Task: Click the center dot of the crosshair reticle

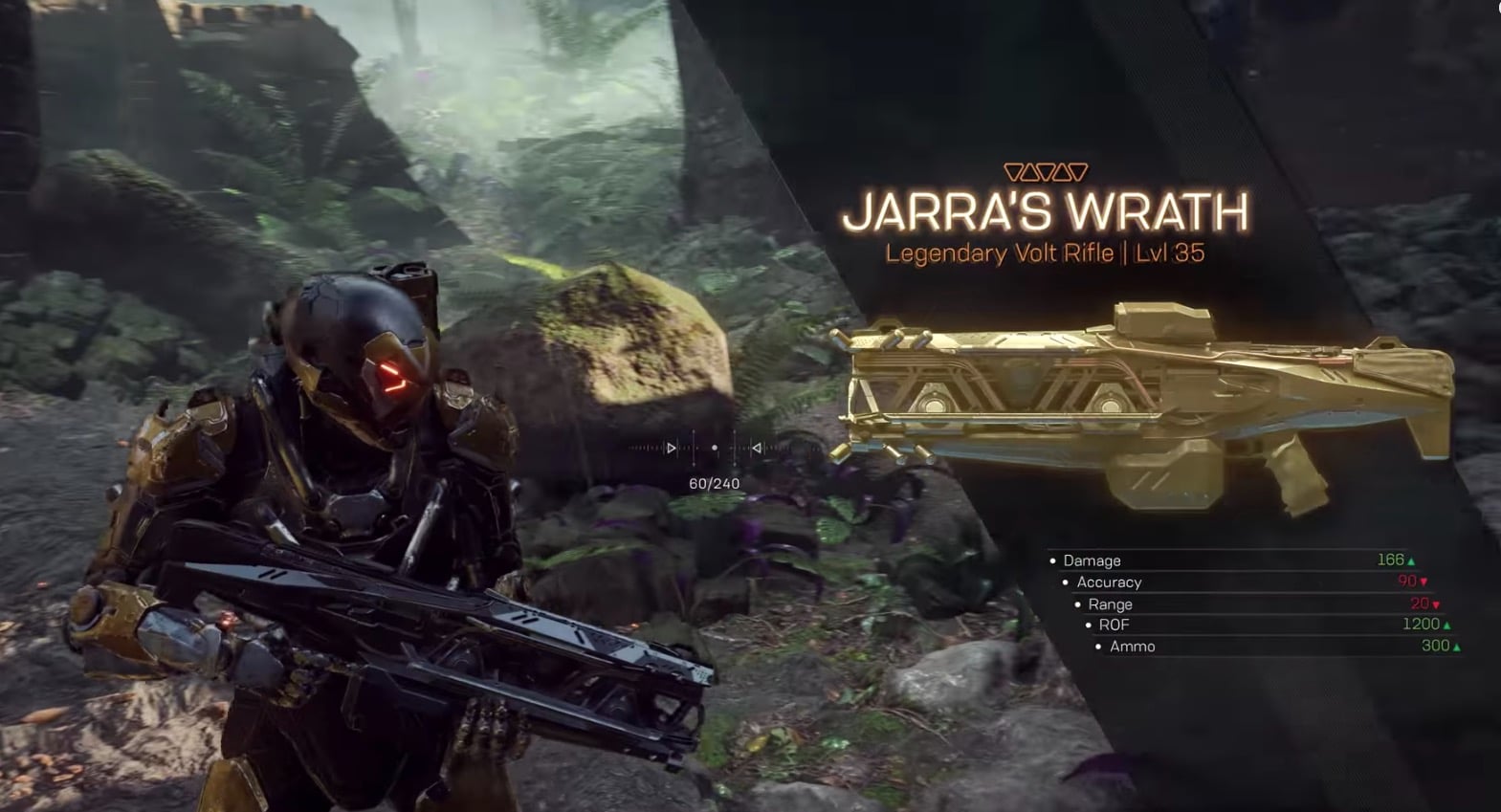Action: click(x=715, y=448)
